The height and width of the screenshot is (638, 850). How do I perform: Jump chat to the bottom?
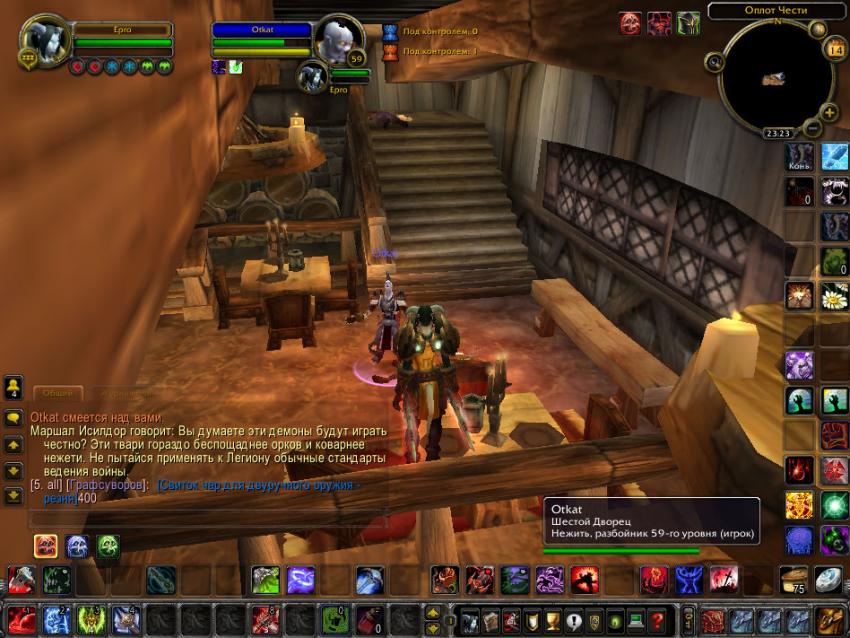coord(14,494)
